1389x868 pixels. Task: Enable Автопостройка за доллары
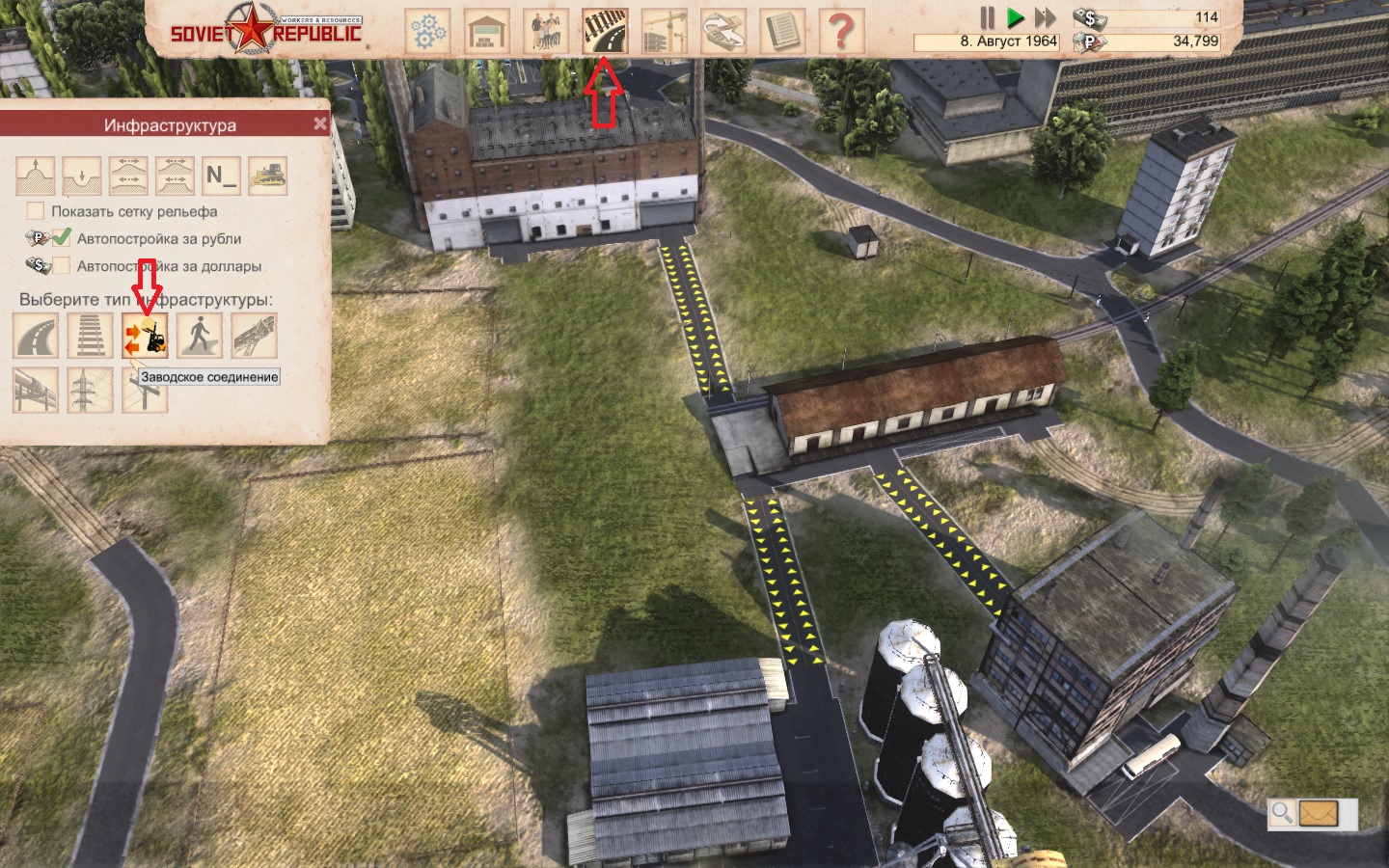[62, 265]
